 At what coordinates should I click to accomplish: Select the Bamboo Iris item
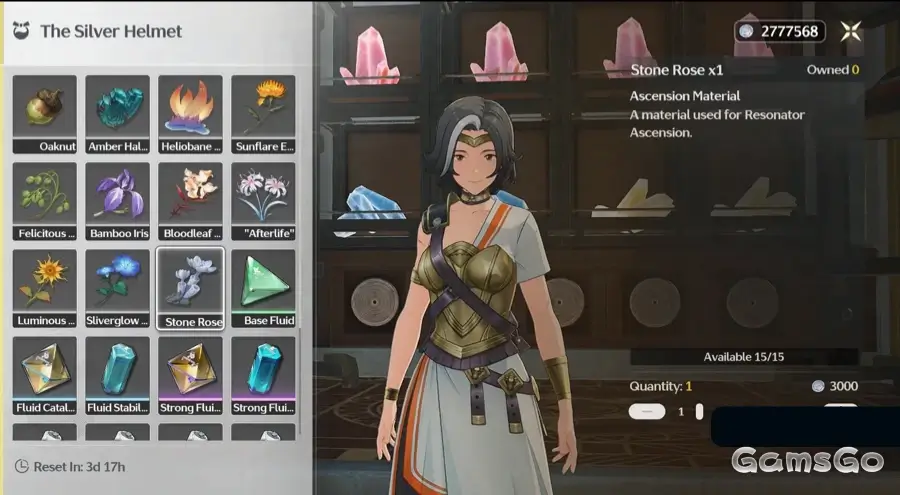click(x=118, y=201)
